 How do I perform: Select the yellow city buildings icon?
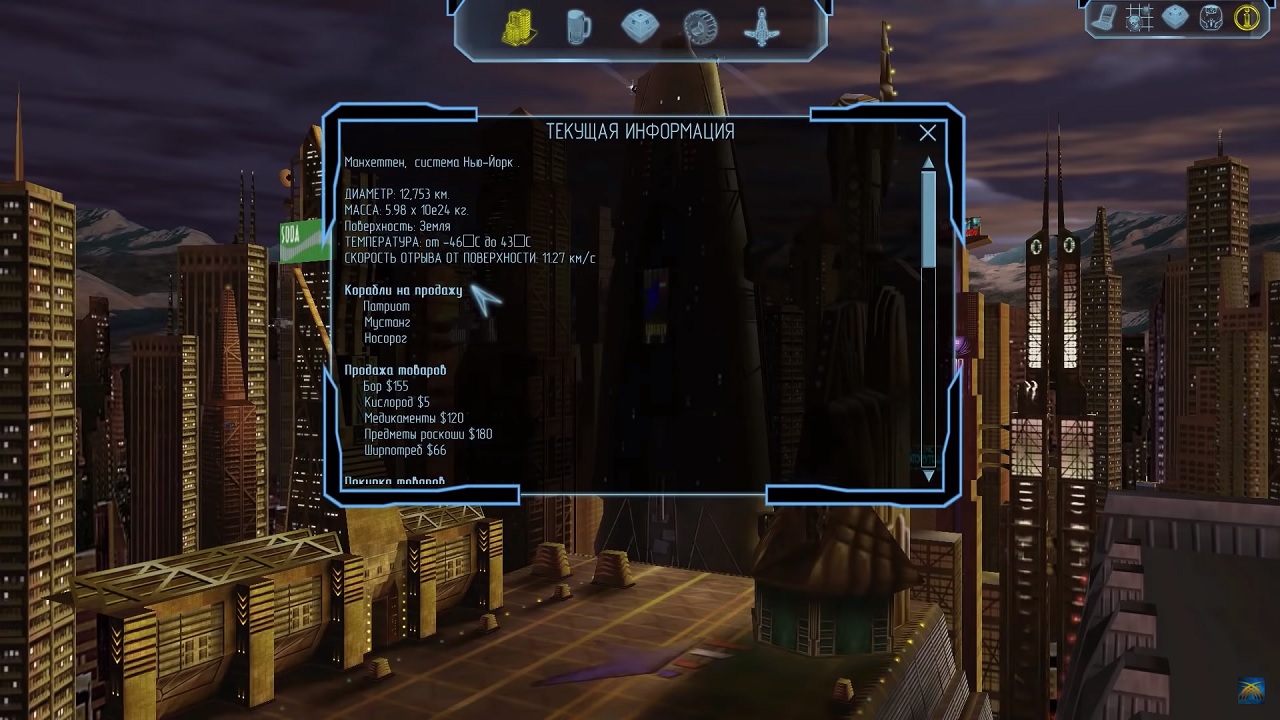click(518, 27)
